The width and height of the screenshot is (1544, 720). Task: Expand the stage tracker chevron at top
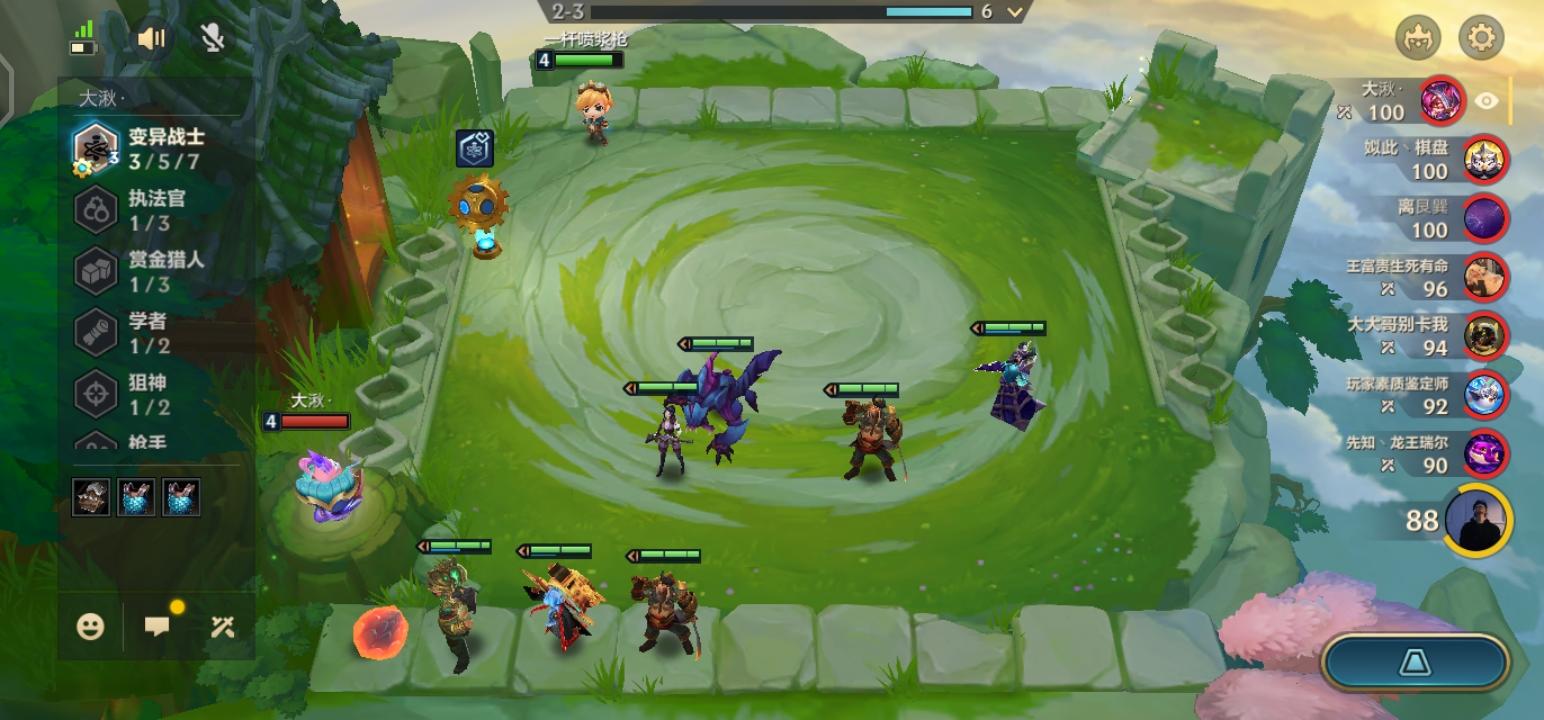tap(1013, 14)
